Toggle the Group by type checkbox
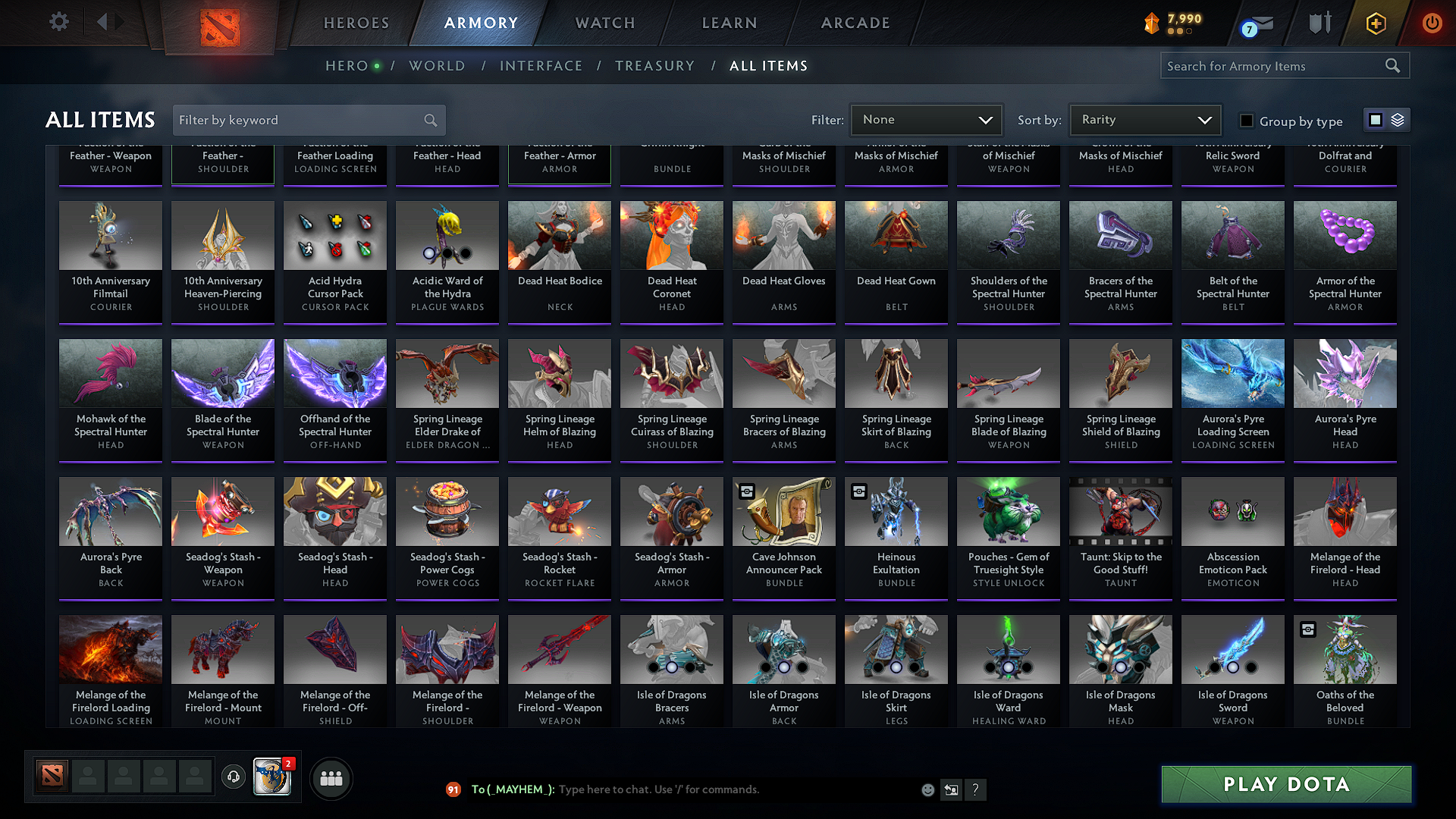Image resolution: width=1456 pixels, height=819 pixels. tap(1246, 121)
